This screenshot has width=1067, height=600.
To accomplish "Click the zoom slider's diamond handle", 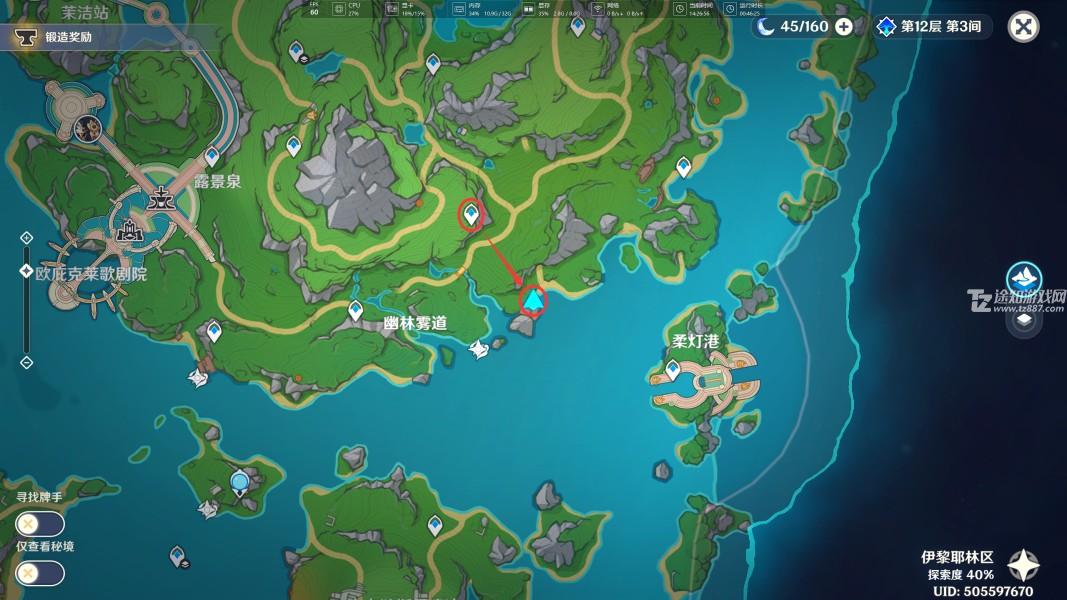I will point(26,271).
